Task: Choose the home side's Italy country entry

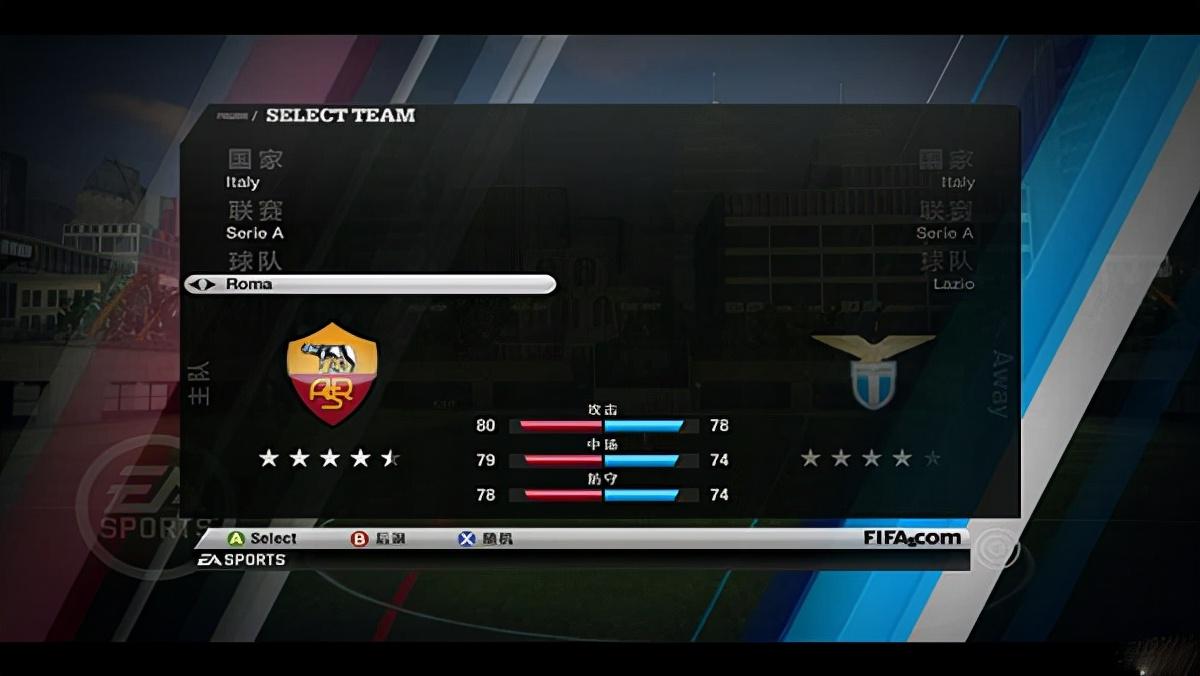Action: [x=243, y=182]
